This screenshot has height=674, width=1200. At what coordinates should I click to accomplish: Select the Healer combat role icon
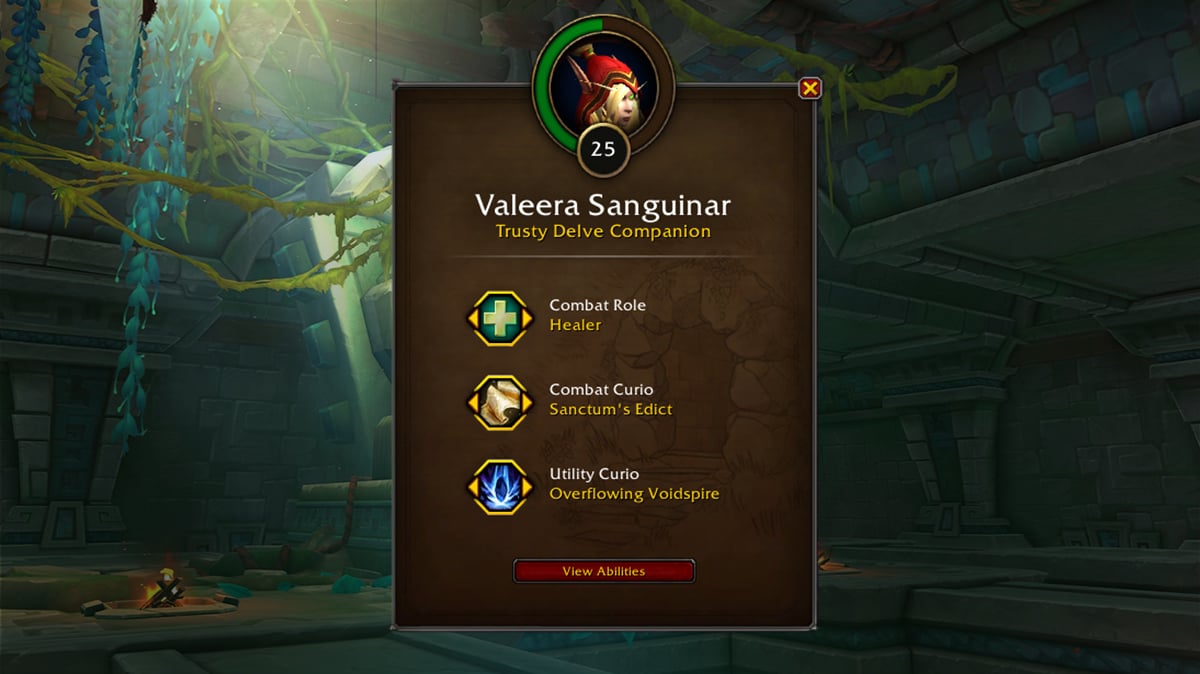coord(500,318)
